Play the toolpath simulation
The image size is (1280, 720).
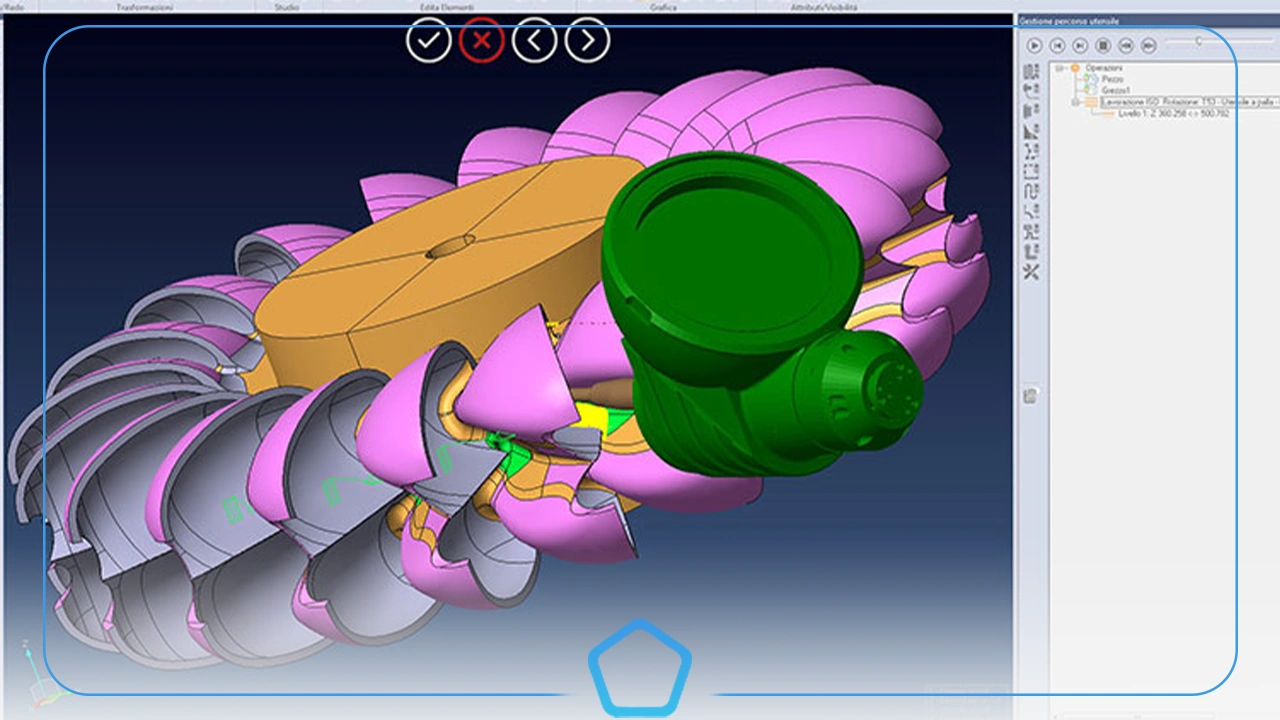(x=1034, y=44)
